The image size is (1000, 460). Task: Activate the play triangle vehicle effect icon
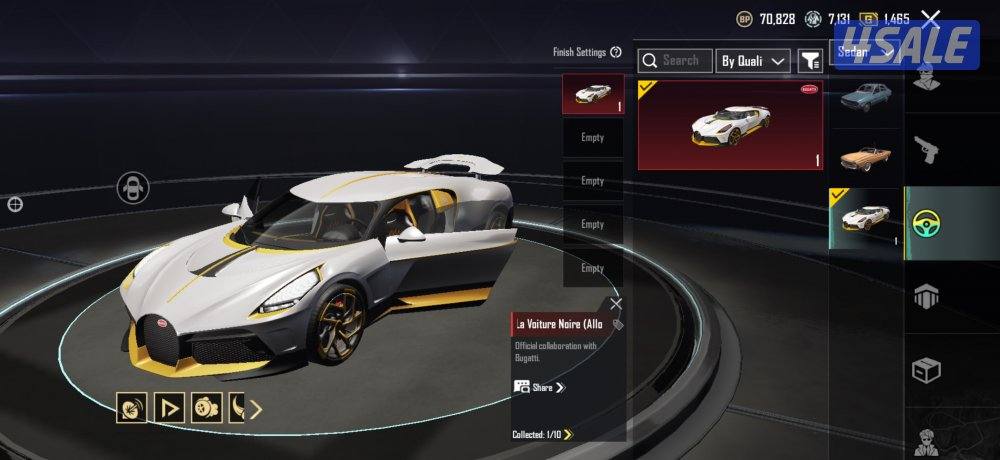[170, 408]
